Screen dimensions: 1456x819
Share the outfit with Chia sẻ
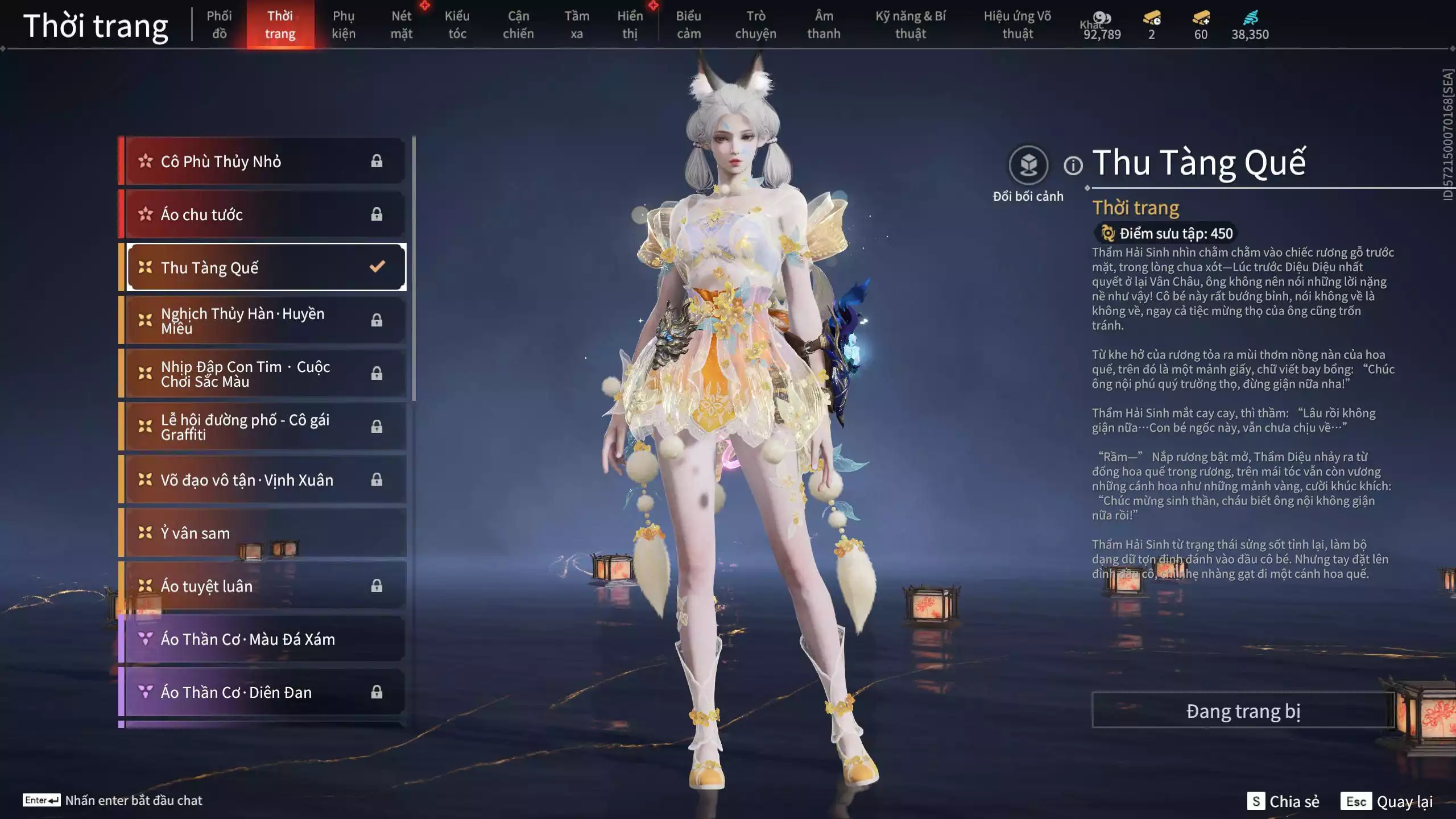coord(1283,801)
